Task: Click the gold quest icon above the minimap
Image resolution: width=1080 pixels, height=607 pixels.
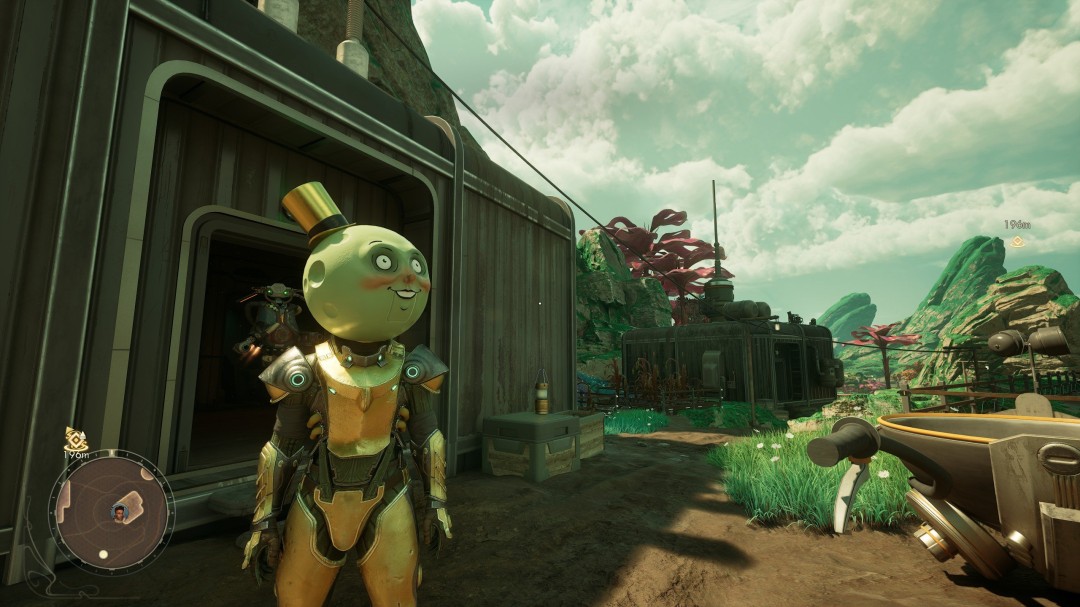Action: (76, 438)
